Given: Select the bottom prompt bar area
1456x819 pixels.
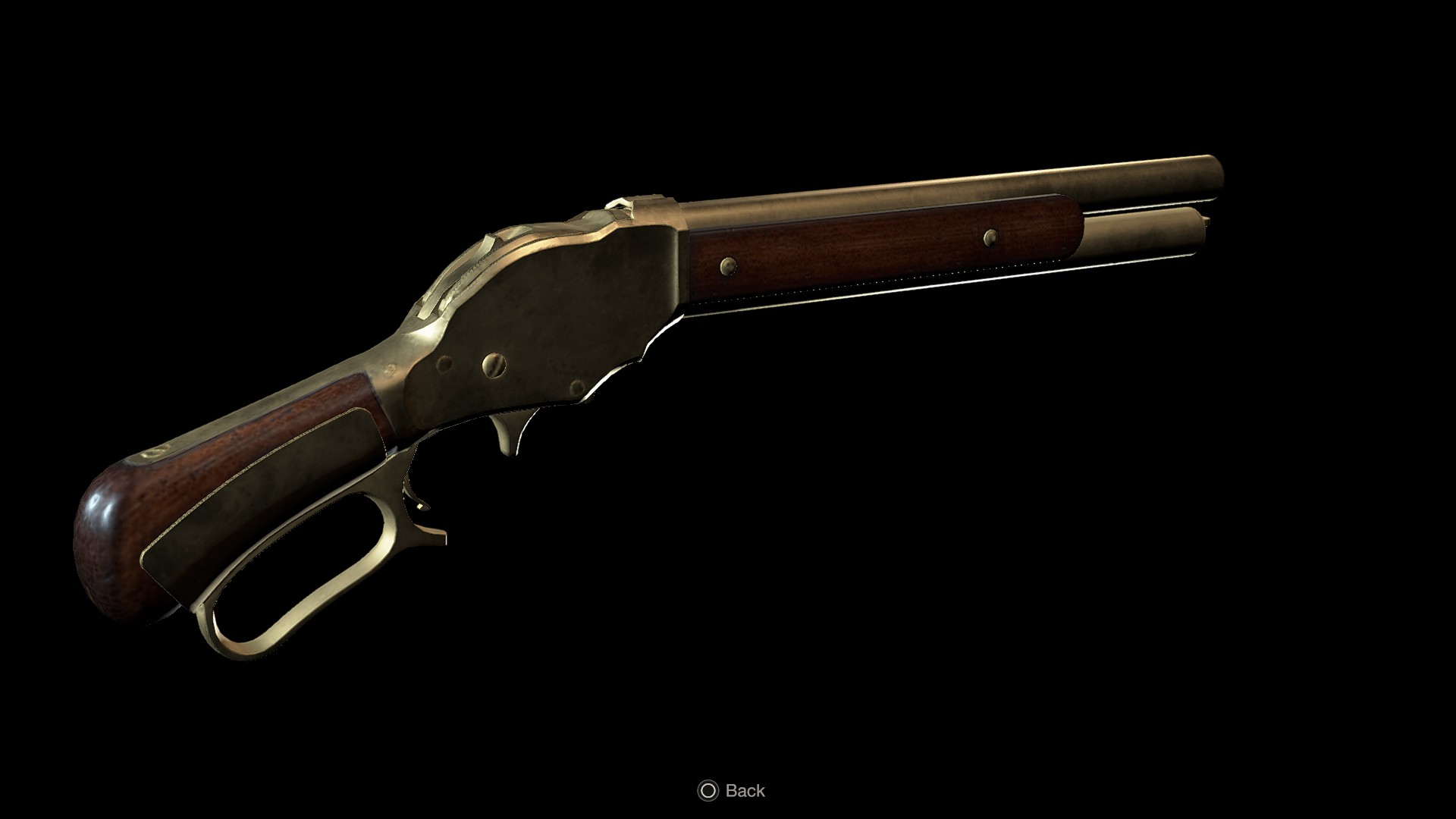Looking at the screenshot, I should tap(728, 791).
